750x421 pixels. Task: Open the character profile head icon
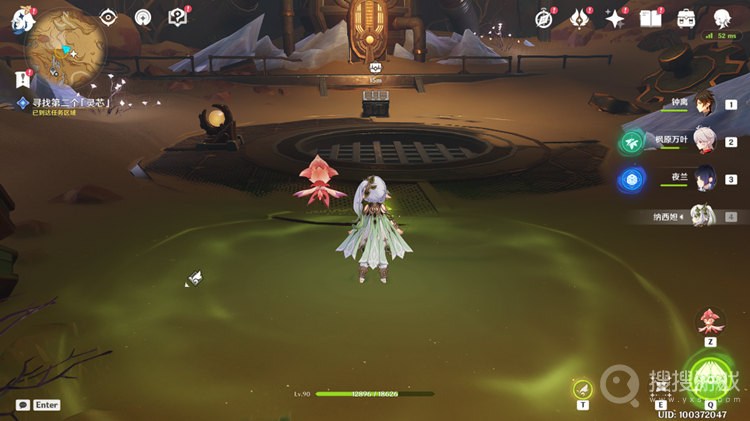click(x=722, y=17)
